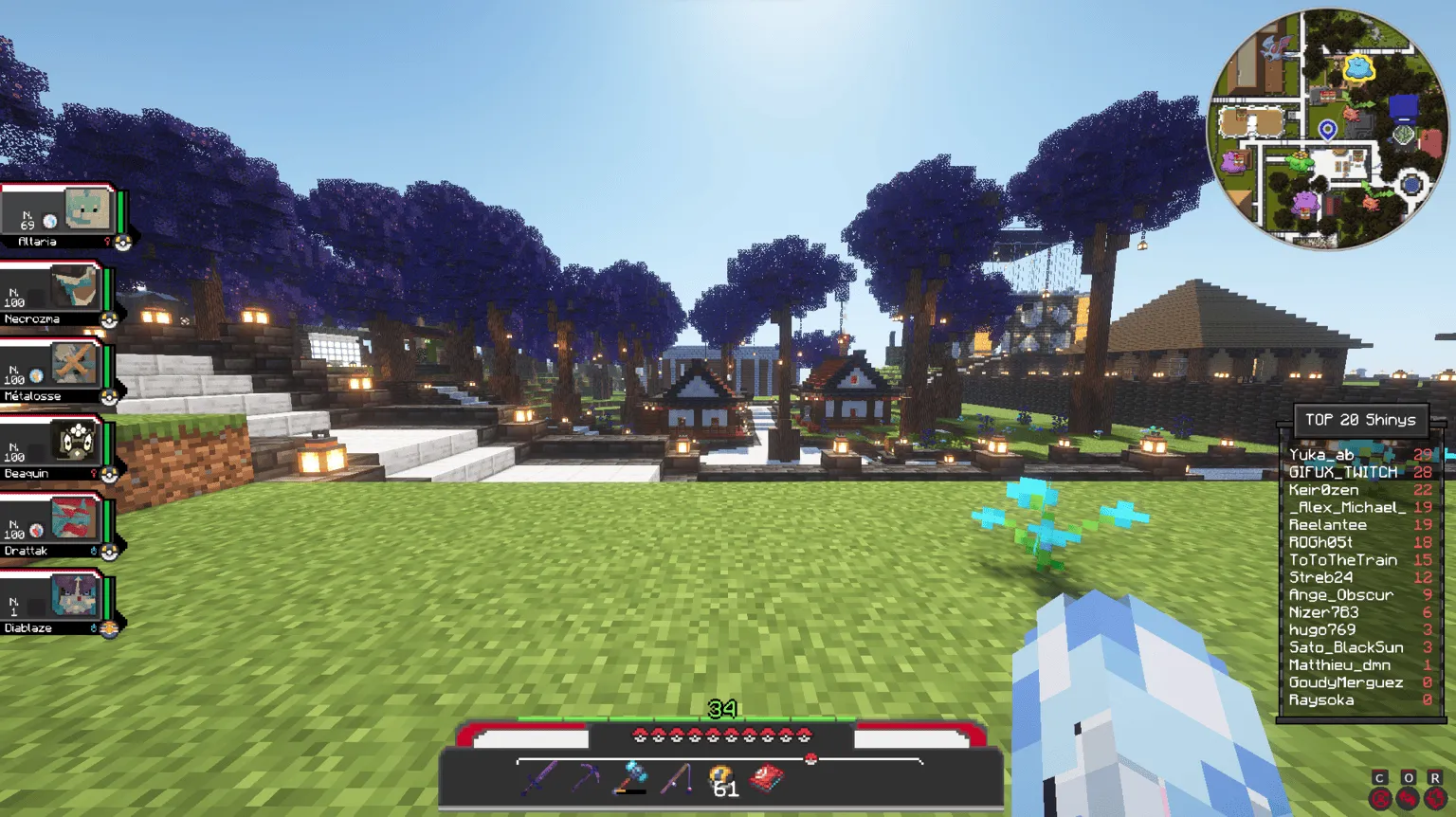1456x817 pixels.
Task: Collapse the TOP 20 Shinys leaderboard
Action: click(x=1359, y=419)
